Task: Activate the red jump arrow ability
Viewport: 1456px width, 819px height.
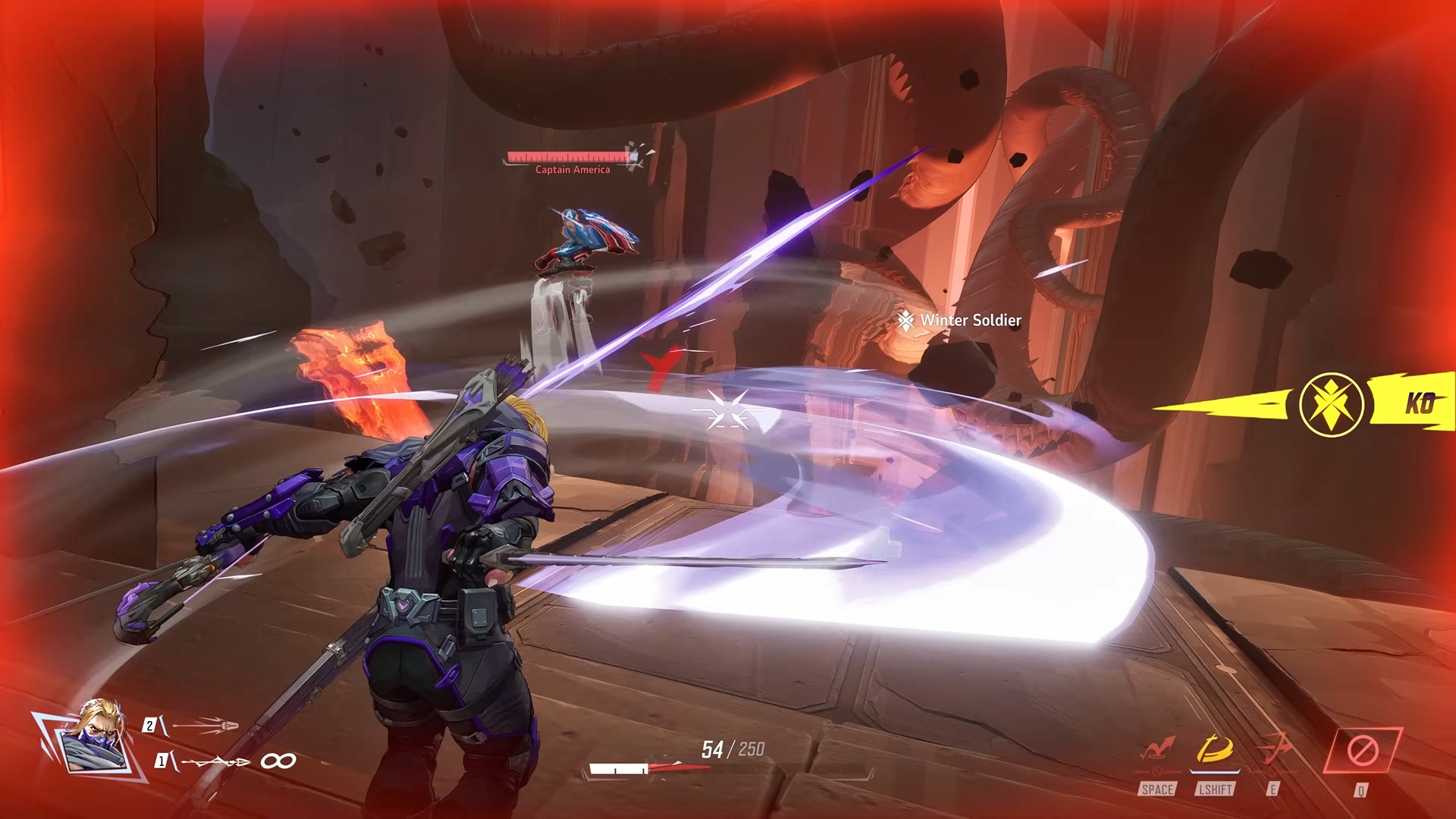Action: coord(1157,751)
